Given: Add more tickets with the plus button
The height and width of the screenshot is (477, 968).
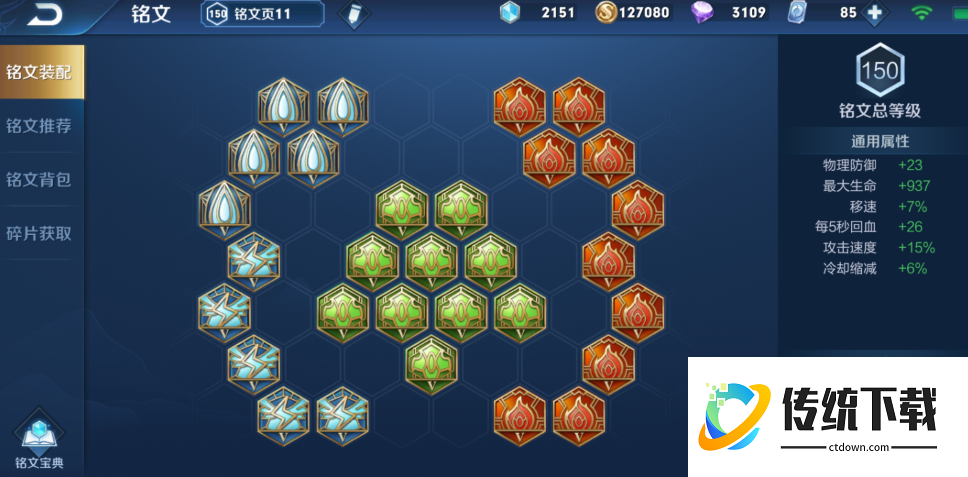Looking at the screenshot, I should pos(875,13).
